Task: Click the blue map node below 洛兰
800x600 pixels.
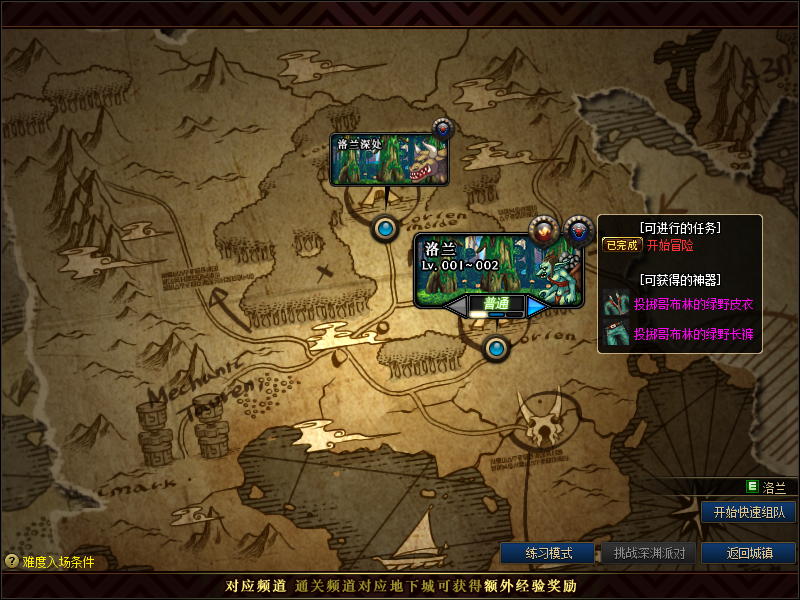Action: click(496, 349)
